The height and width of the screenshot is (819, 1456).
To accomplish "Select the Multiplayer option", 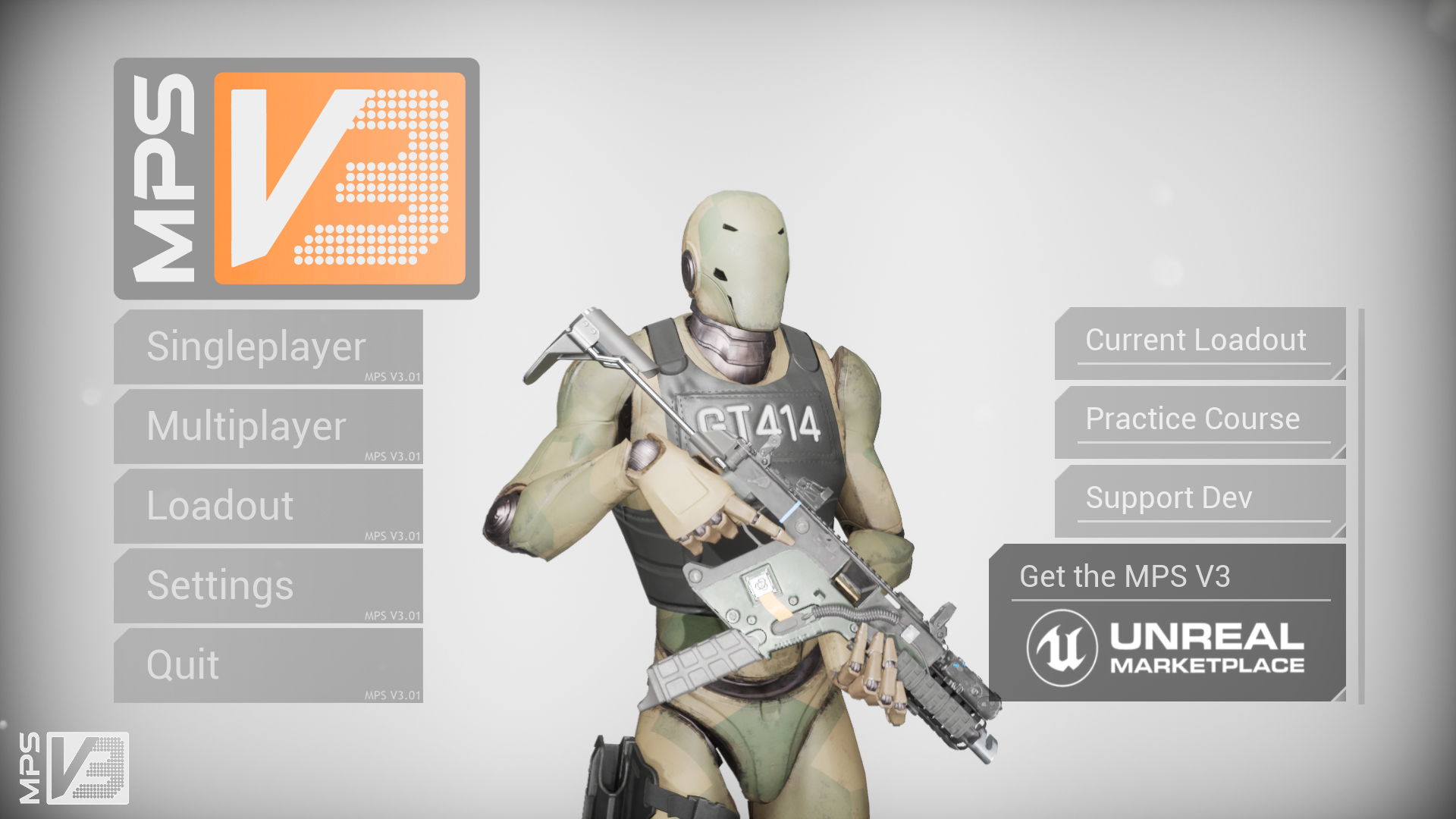I will tap(268, 426).
